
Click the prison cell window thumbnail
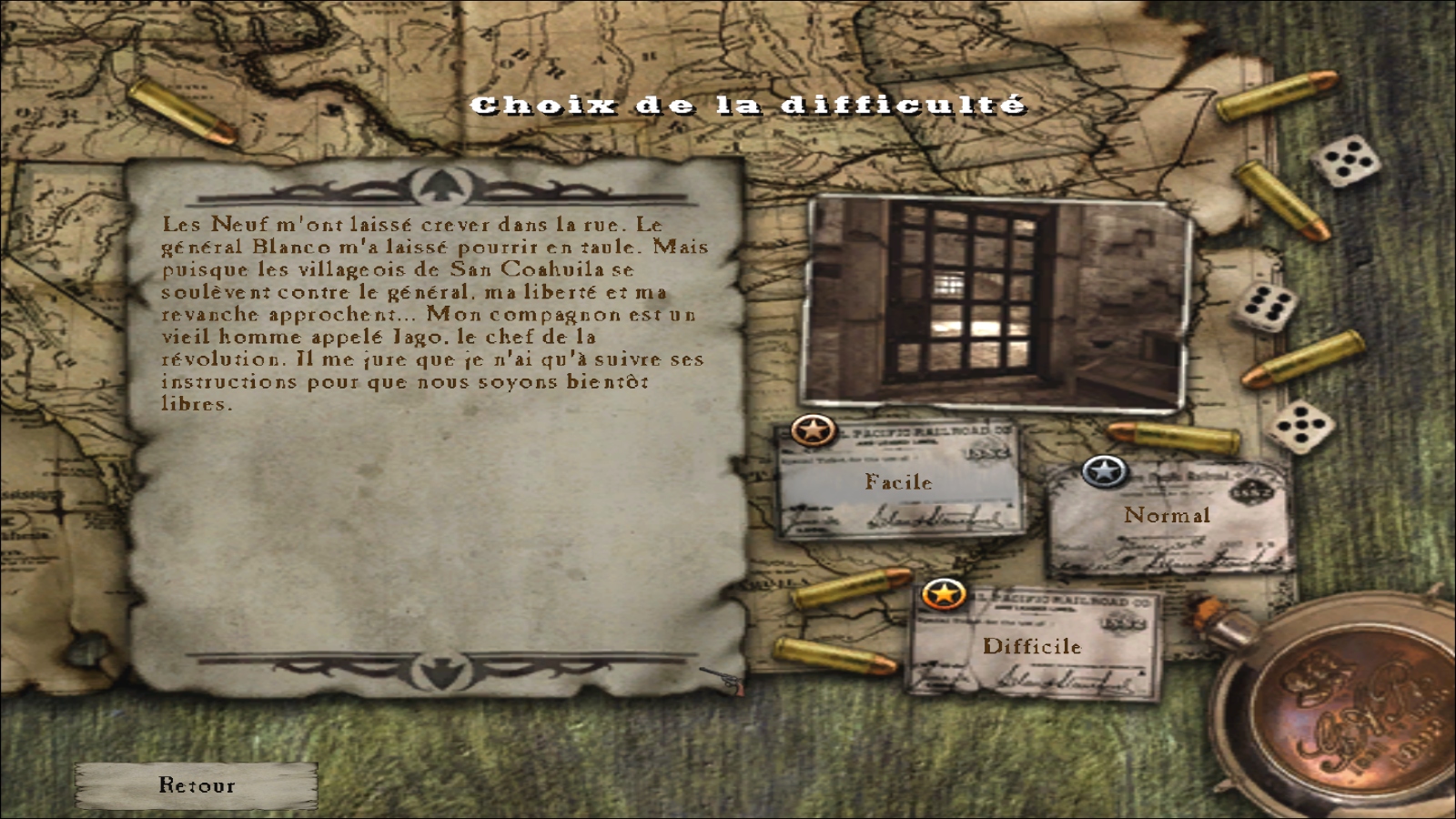996,302
